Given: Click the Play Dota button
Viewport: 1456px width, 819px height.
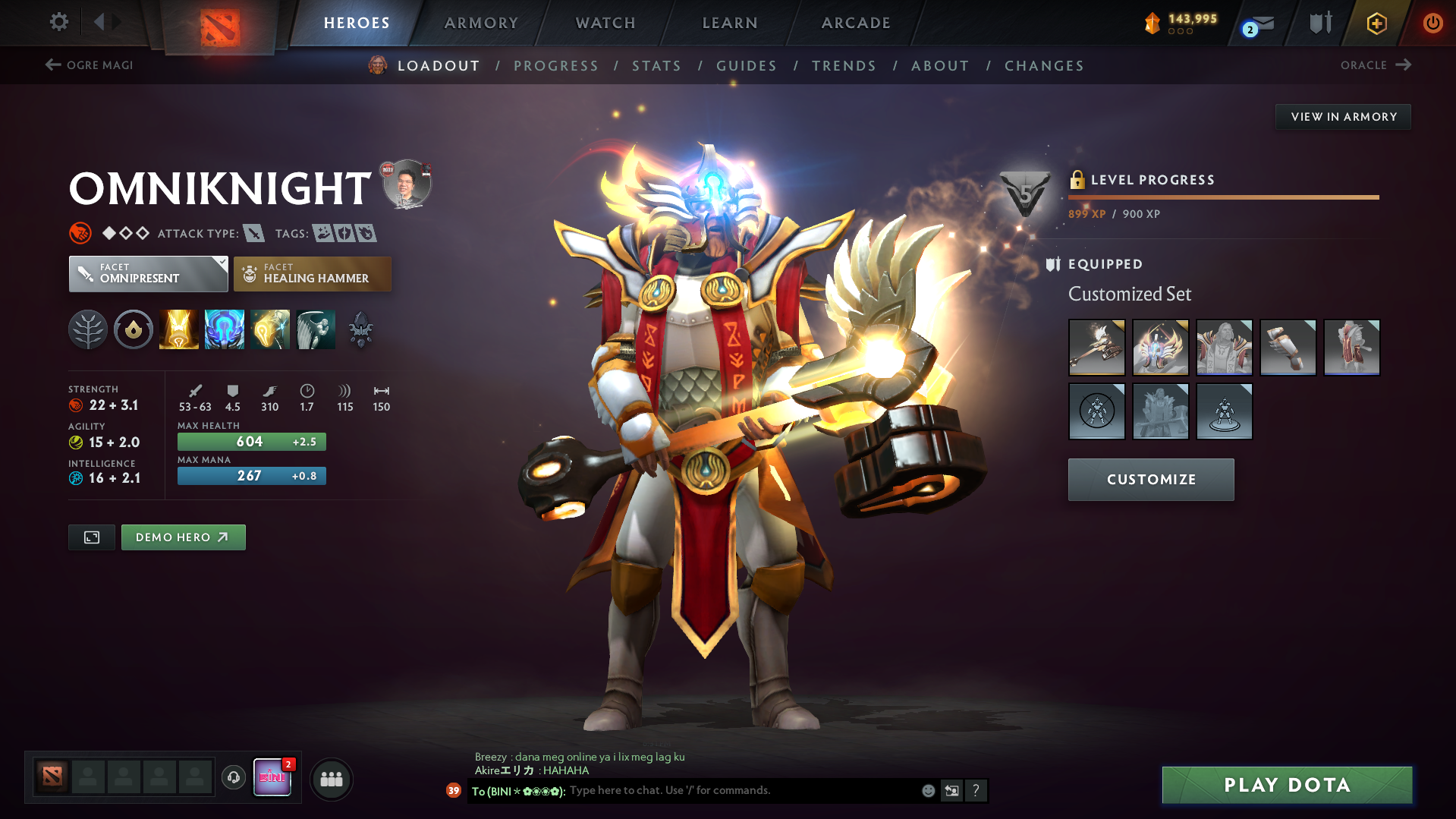Looking at the screenshot, I should [1287, 785].
